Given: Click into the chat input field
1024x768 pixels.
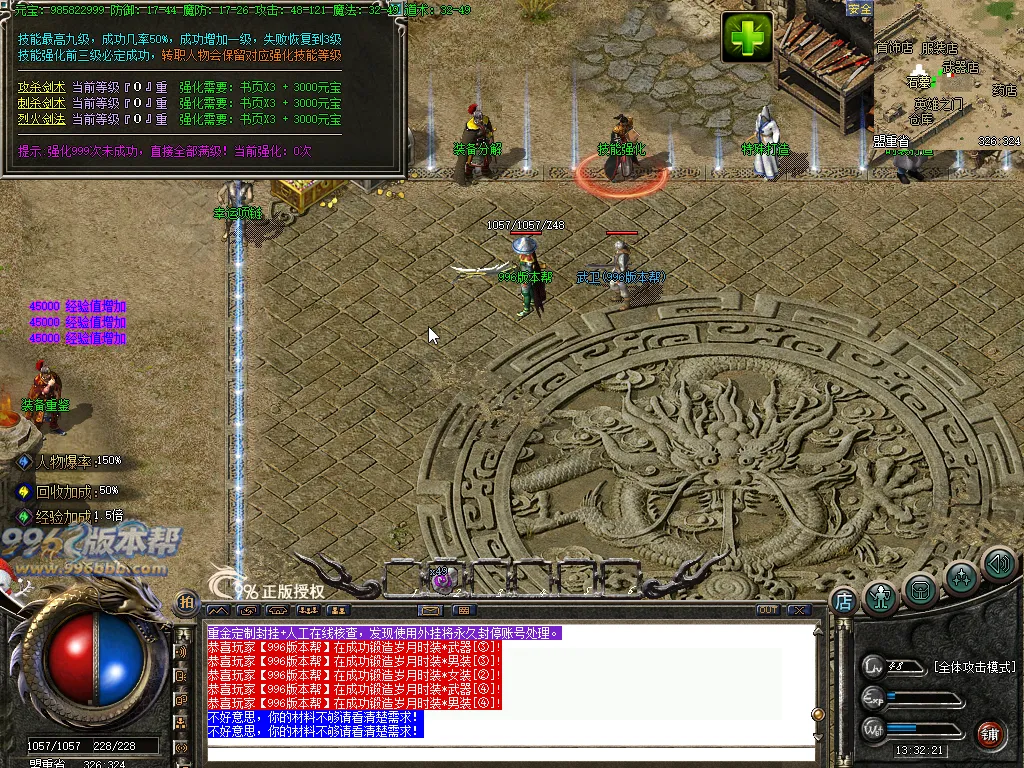Looking at the screenshot, I should 510,753.
